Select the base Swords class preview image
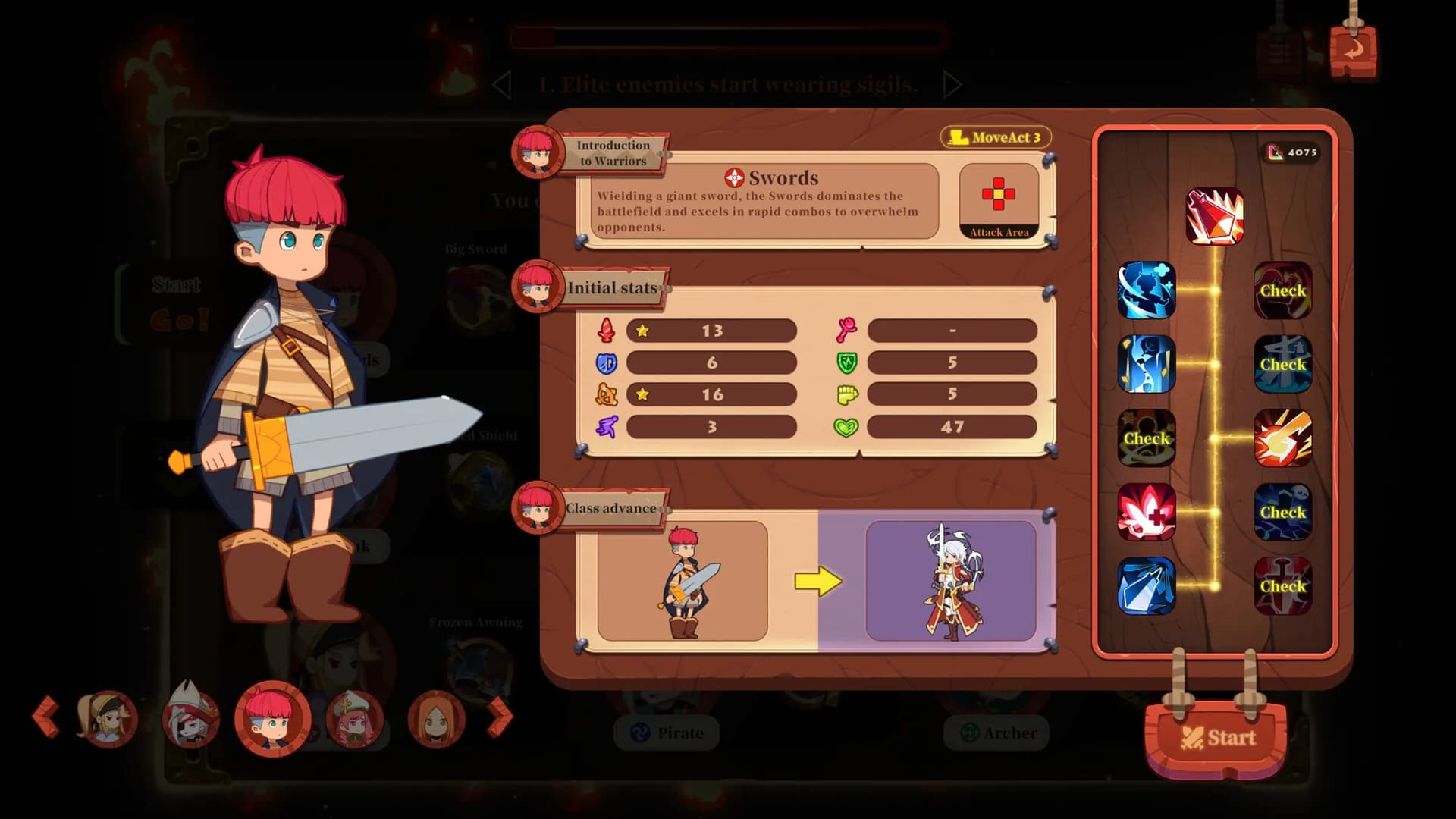Image resolution: width=1456 pixels, height=819 pixels. (682, 581)
